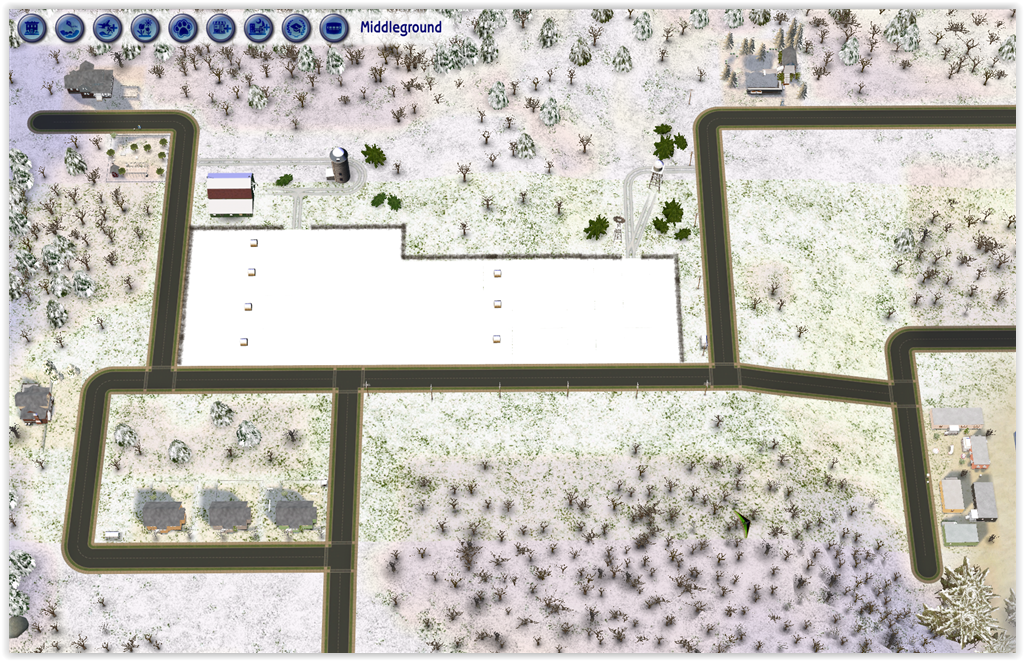Image resolution: width=1024 pixels, height=661 pixels.
Task: Select the paw print icon
Action: pyautogui.click(x=183, y=28)
